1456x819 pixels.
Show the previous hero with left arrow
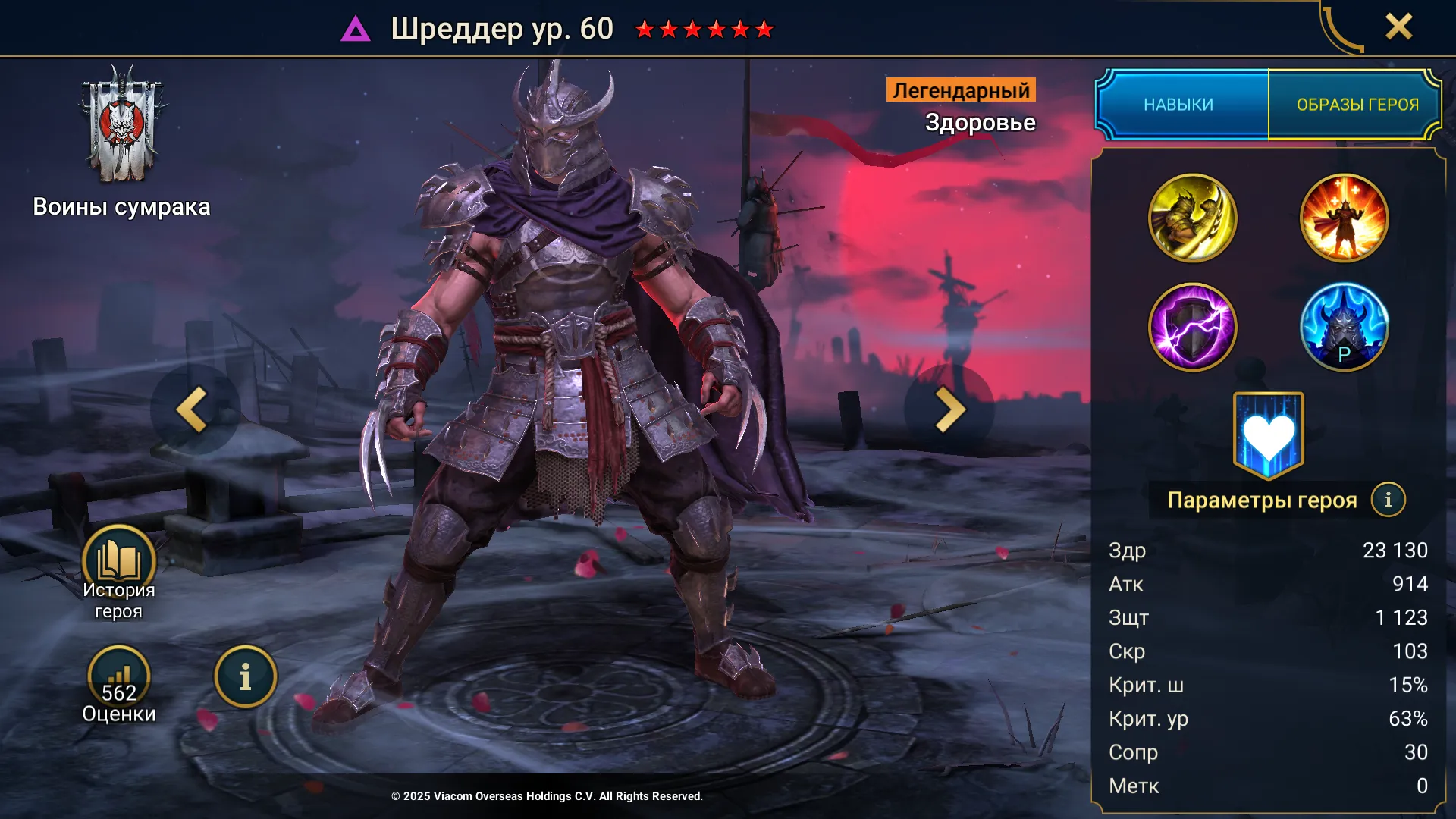coord(193,409)
